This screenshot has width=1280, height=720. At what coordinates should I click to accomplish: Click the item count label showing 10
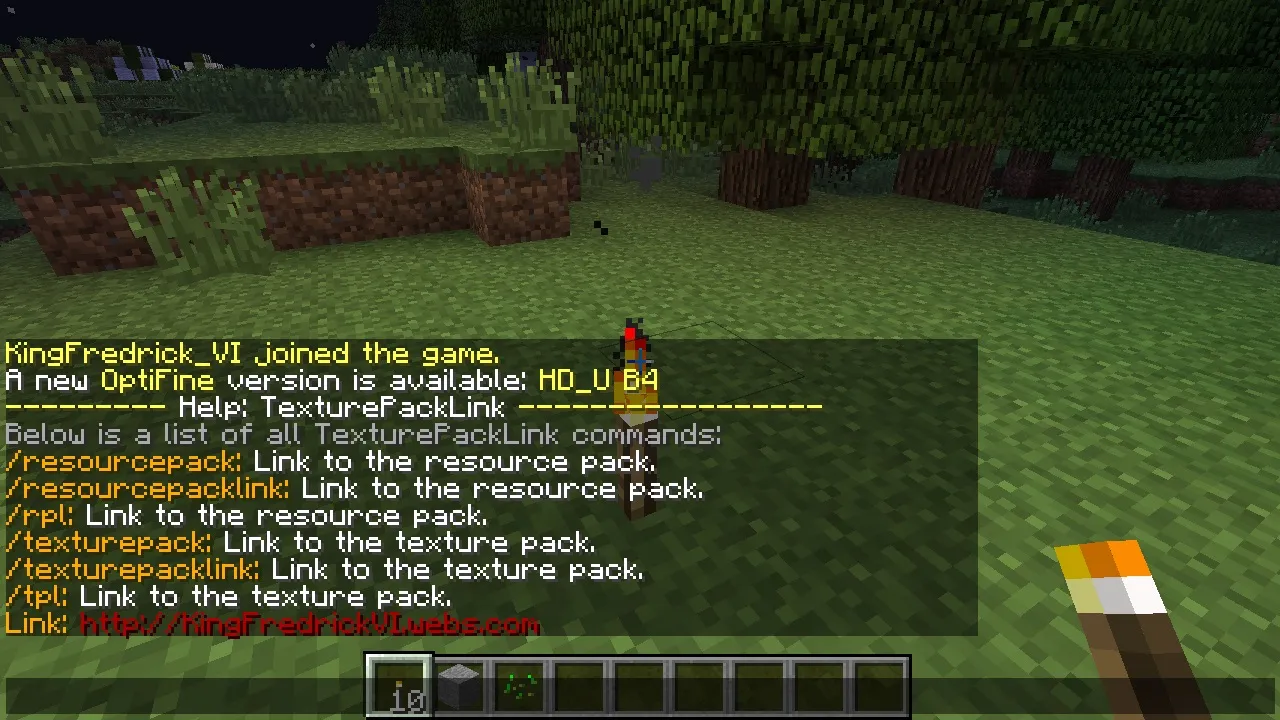tap(407, 701)
